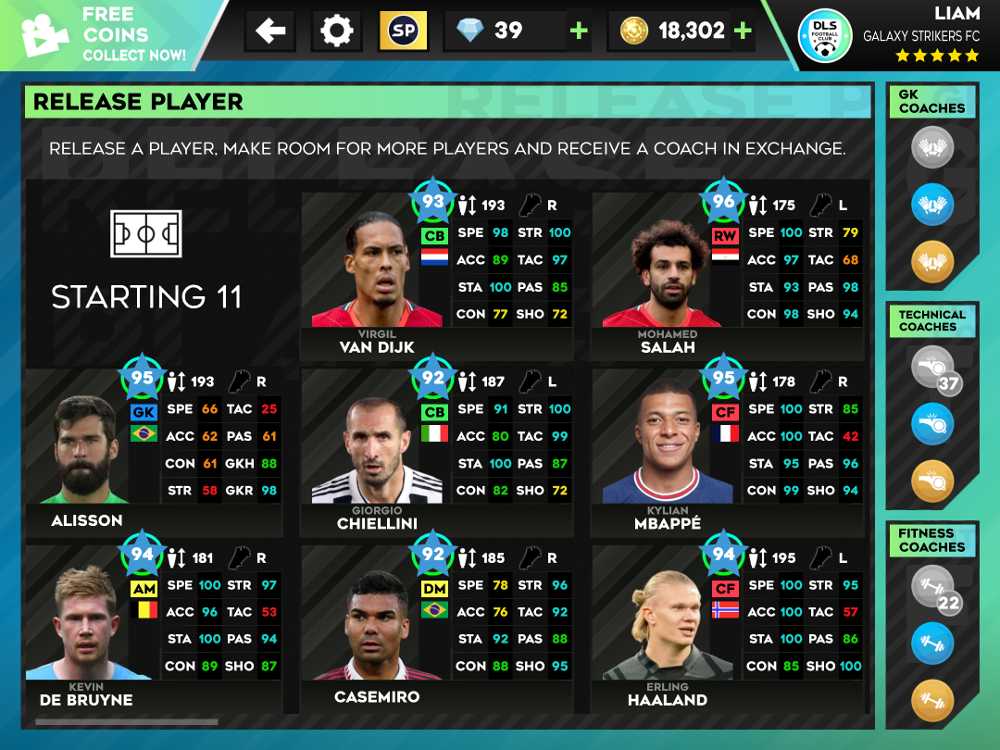Choose Kylian Mbappé's player card

pyautogui.click(x=727, y=450)
